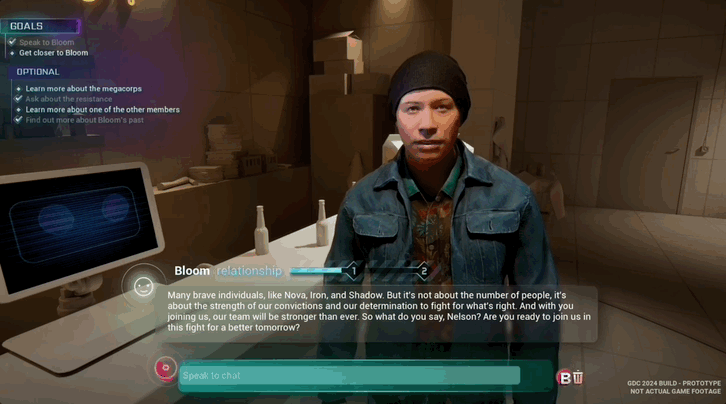The height and width of the screenshot is (404, 726).
Task: Click the trash can icon to clear chat
Action: tap(578, 377)
